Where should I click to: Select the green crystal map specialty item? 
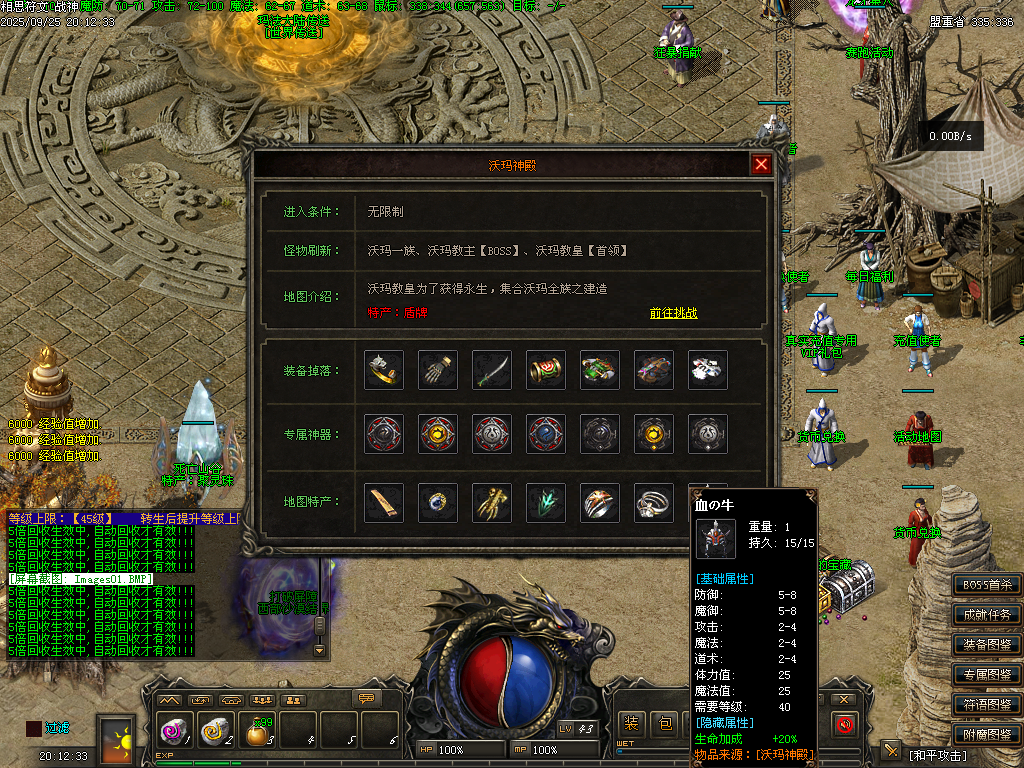pos(546,502)
